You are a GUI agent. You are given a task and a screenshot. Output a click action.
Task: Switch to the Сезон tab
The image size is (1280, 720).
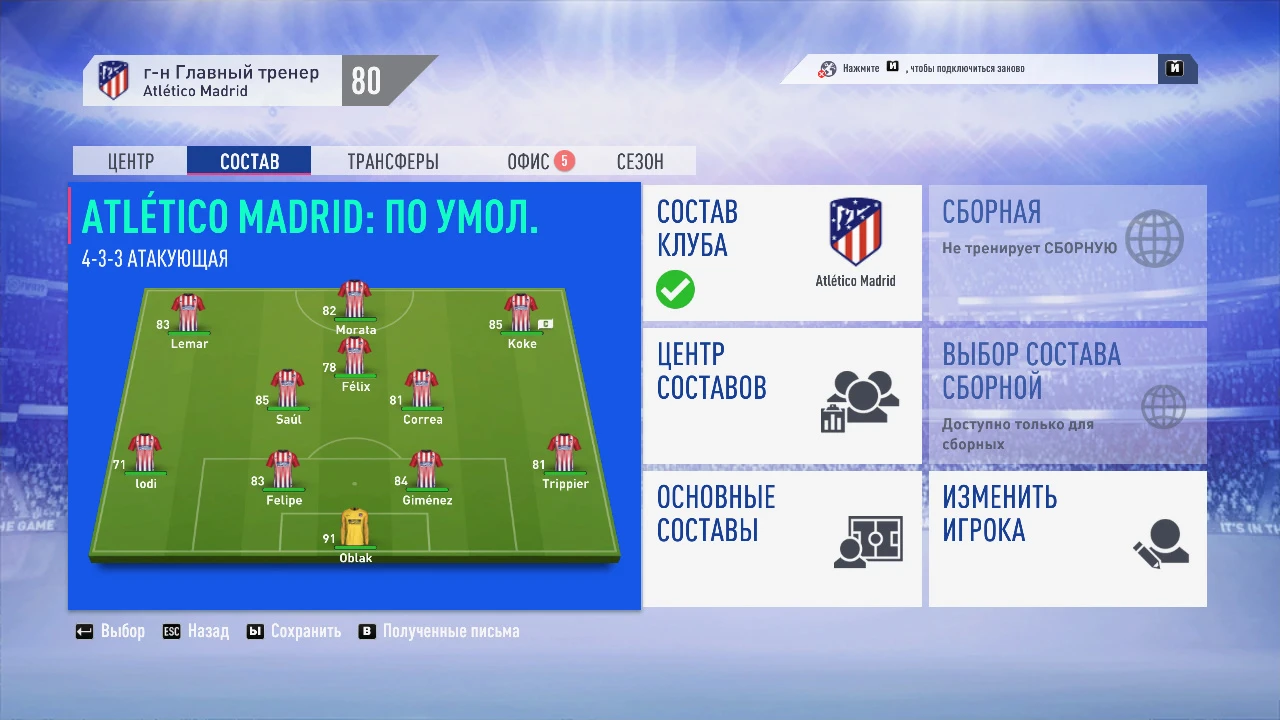coord(639,161)
